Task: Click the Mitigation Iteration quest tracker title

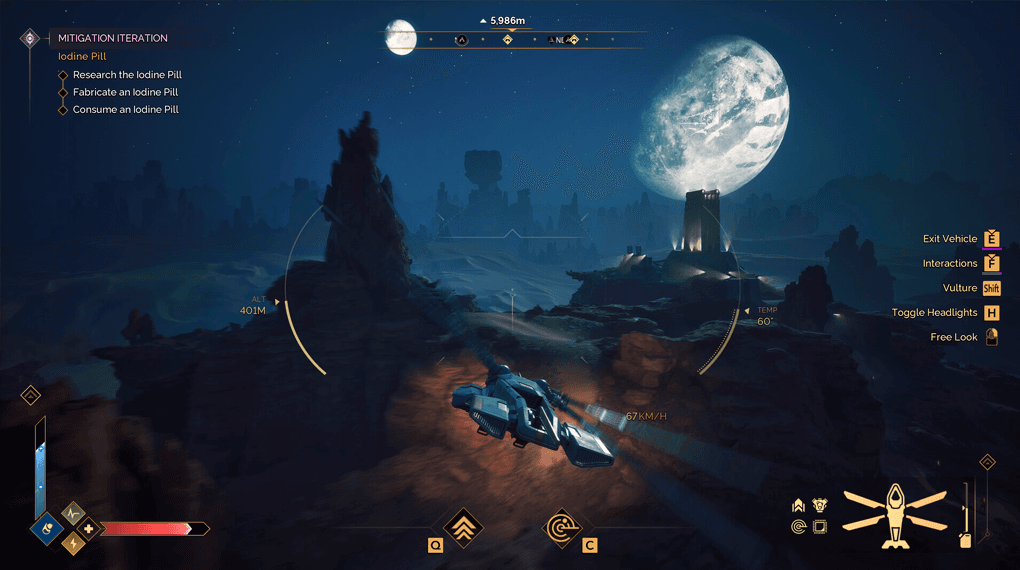Action: point(113,38)
